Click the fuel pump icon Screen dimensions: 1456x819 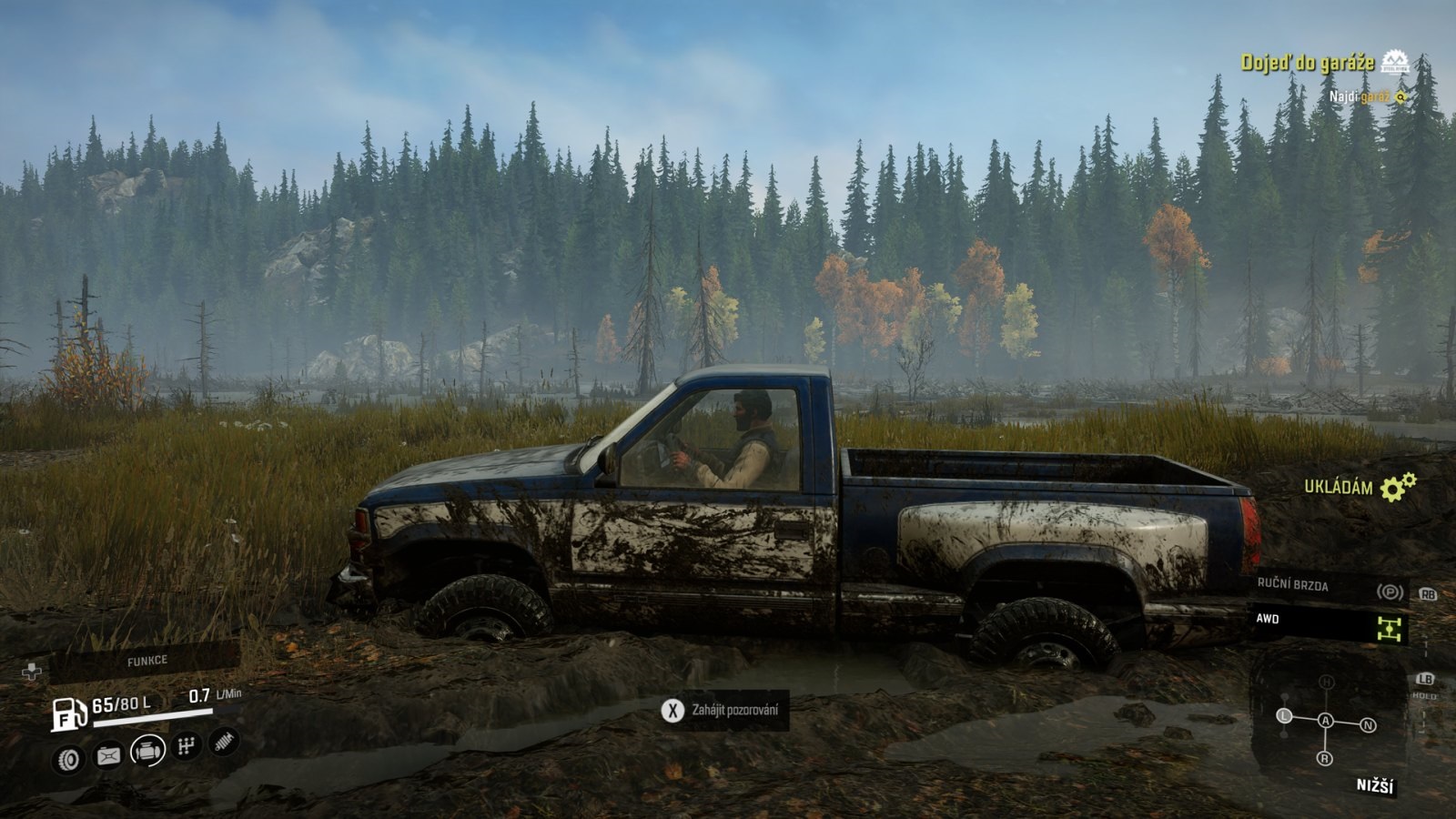tap(68, 713)
